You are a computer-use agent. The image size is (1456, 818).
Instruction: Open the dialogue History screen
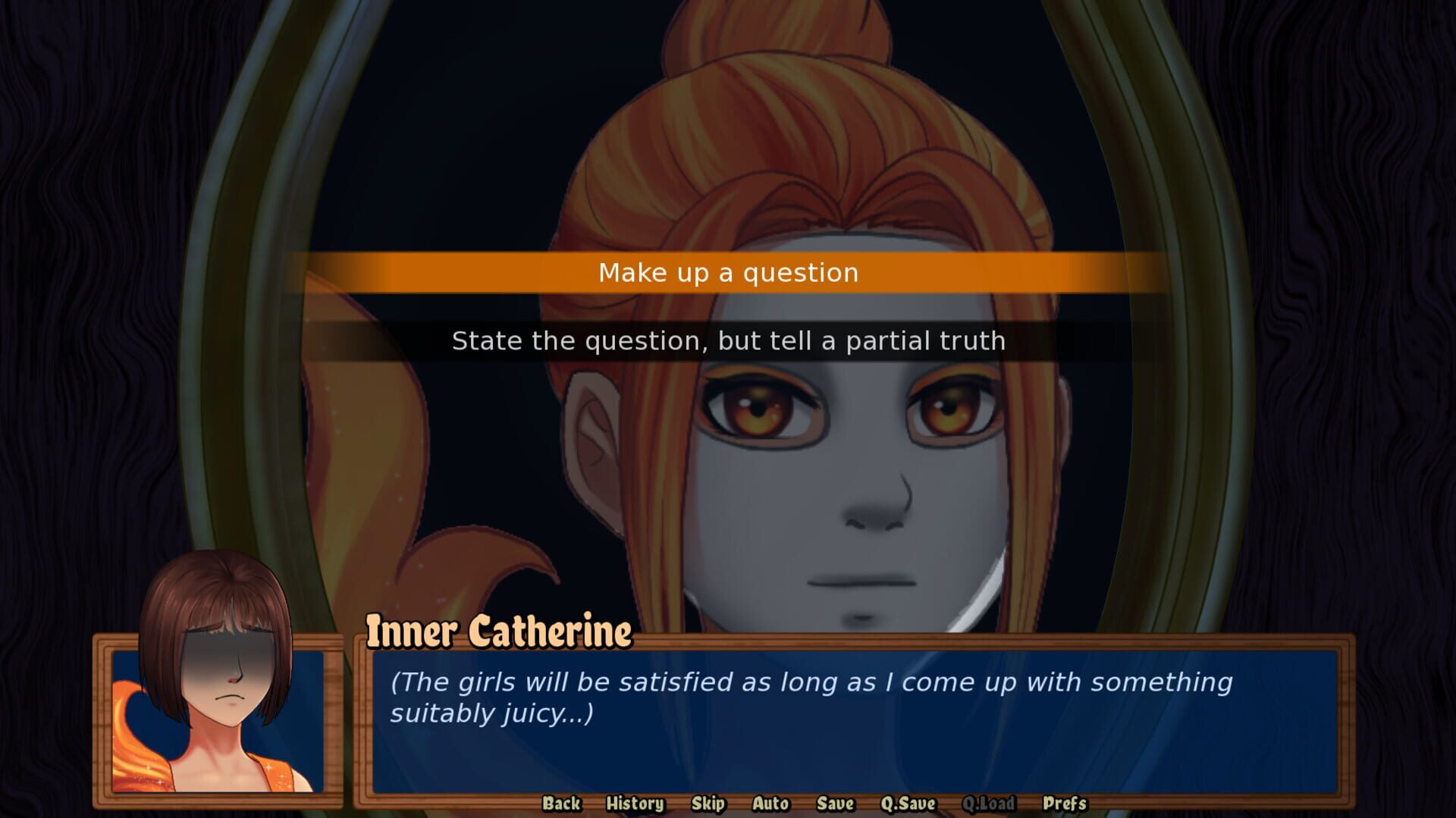click(634, 804)
